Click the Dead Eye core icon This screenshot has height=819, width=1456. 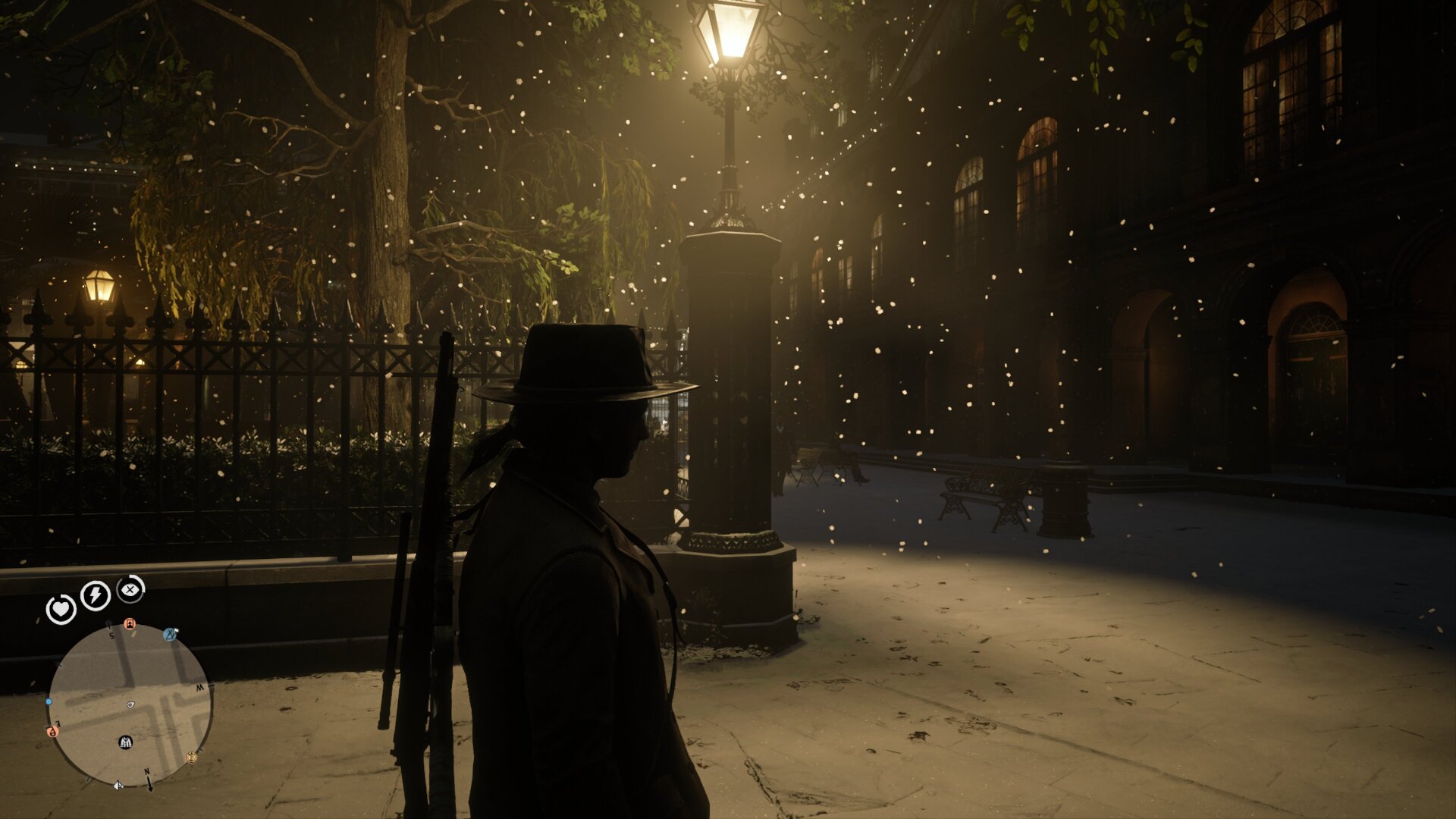click(130, 588)
